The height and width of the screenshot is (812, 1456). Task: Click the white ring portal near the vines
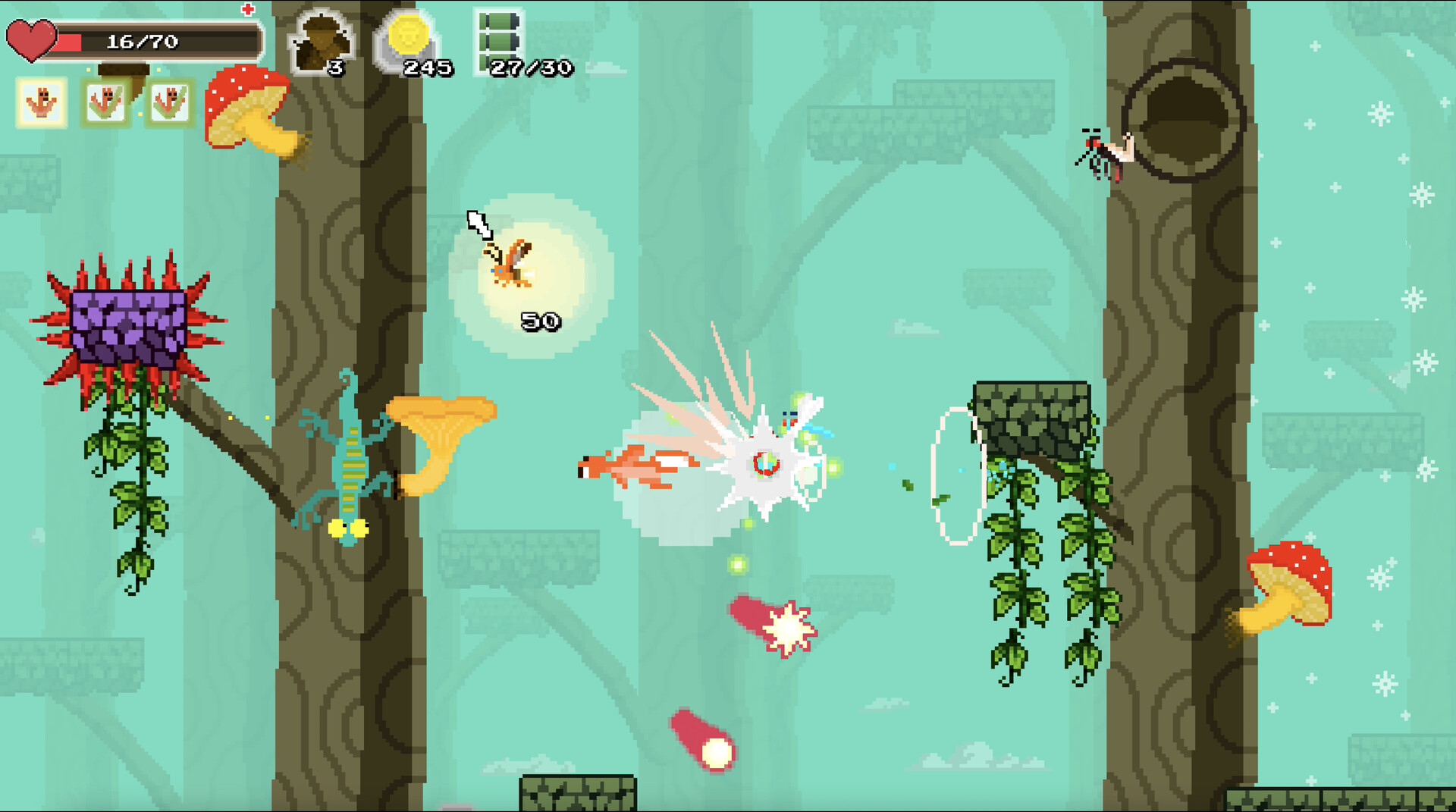(958, 474)
